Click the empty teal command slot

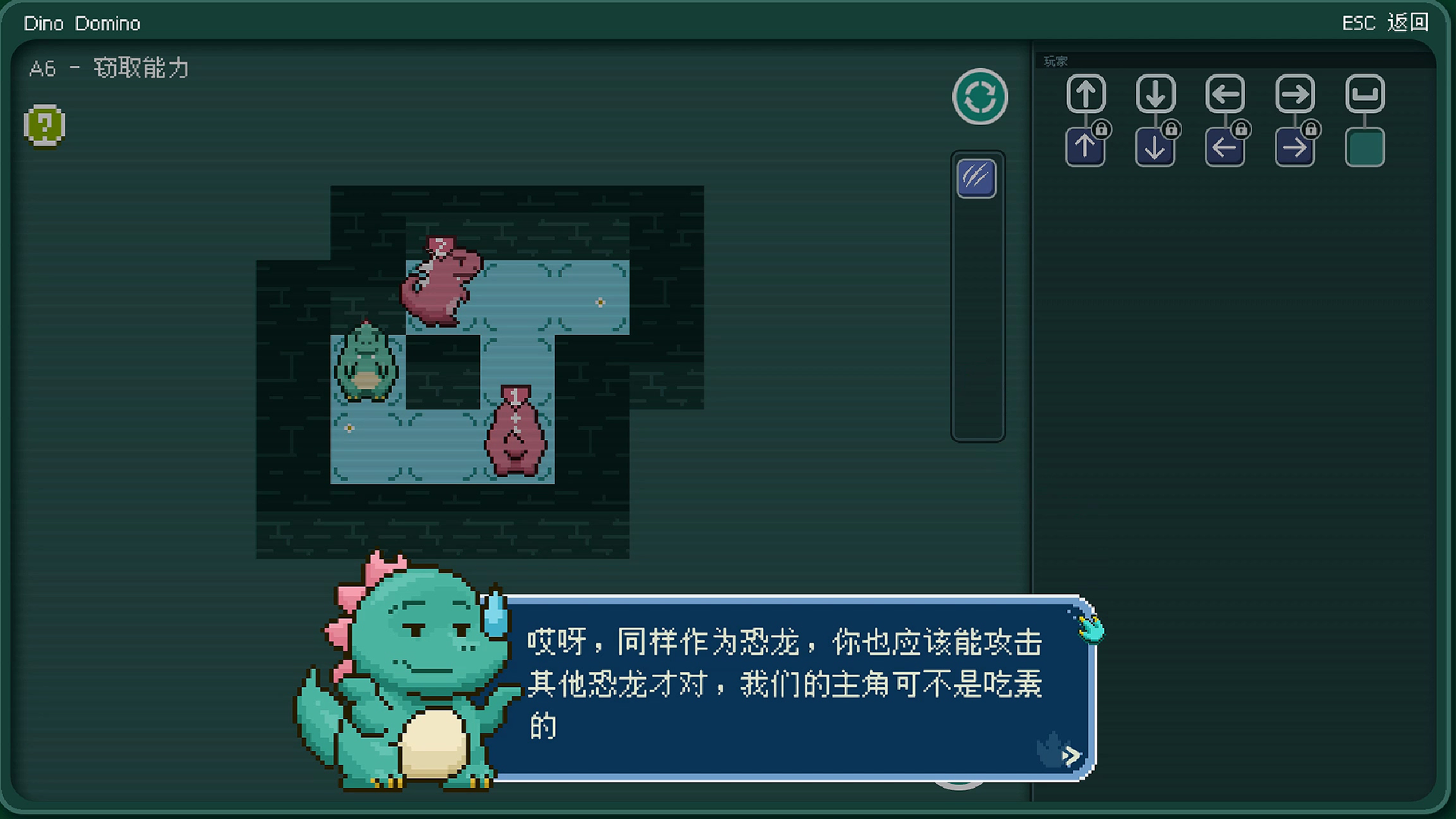pyautogui.click(x=1364, y=147)
